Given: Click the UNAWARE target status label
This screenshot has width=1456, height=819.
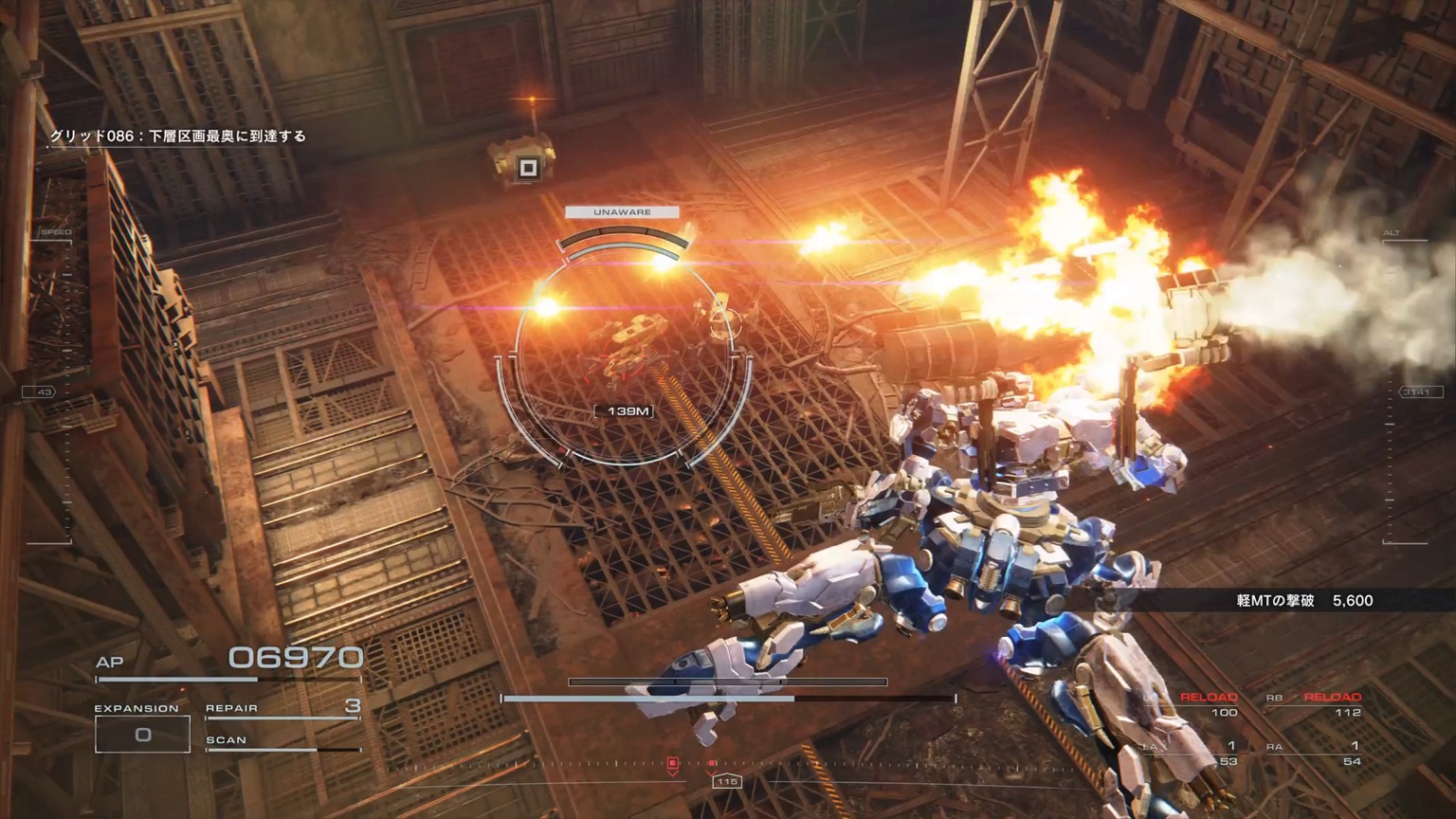Looking at the screenshot, I should [622, 212].
